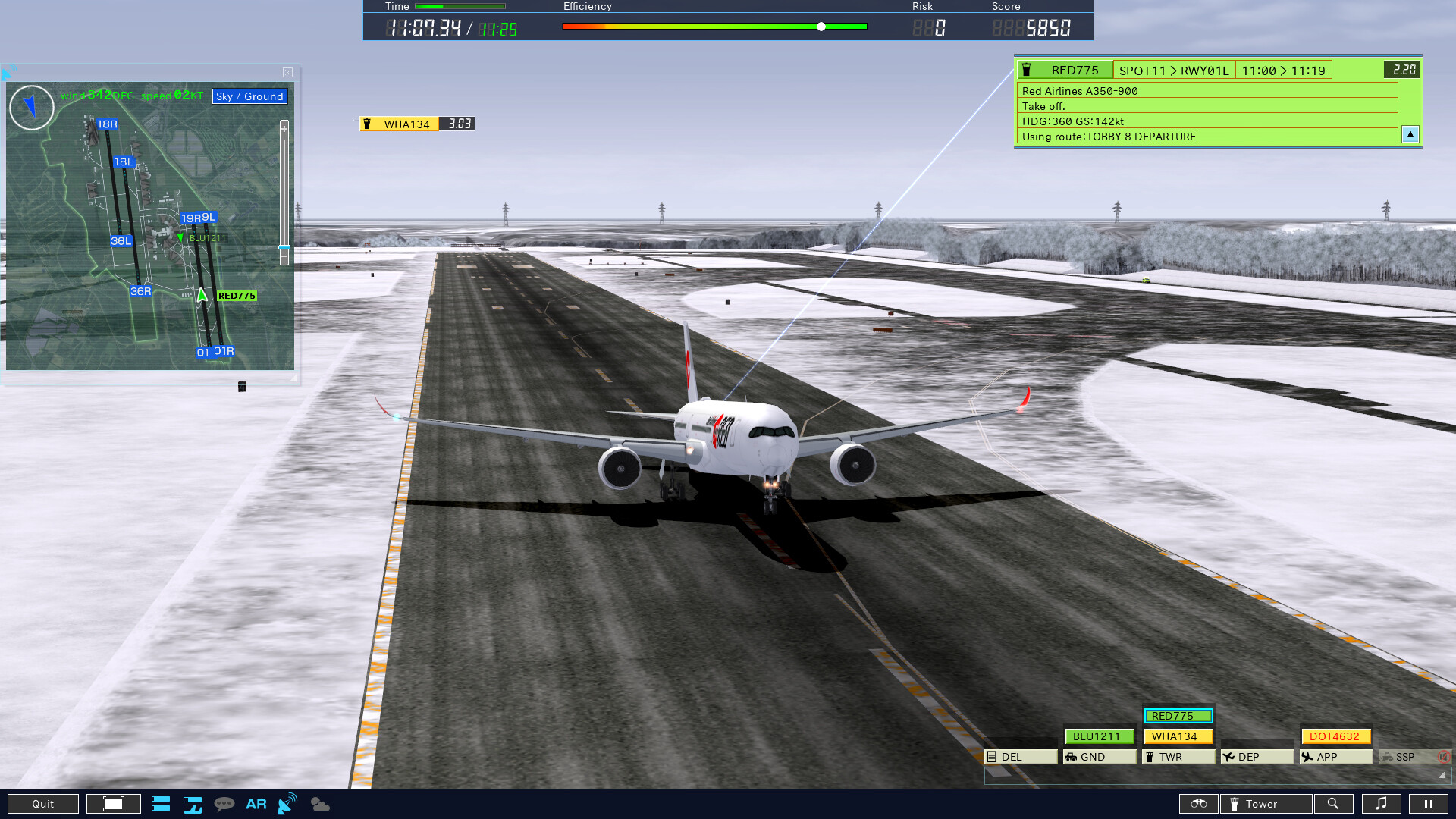1456x819 pixels.
Task: Select the DOT4632 aircraft strip
Action: tap(1336, 736)
